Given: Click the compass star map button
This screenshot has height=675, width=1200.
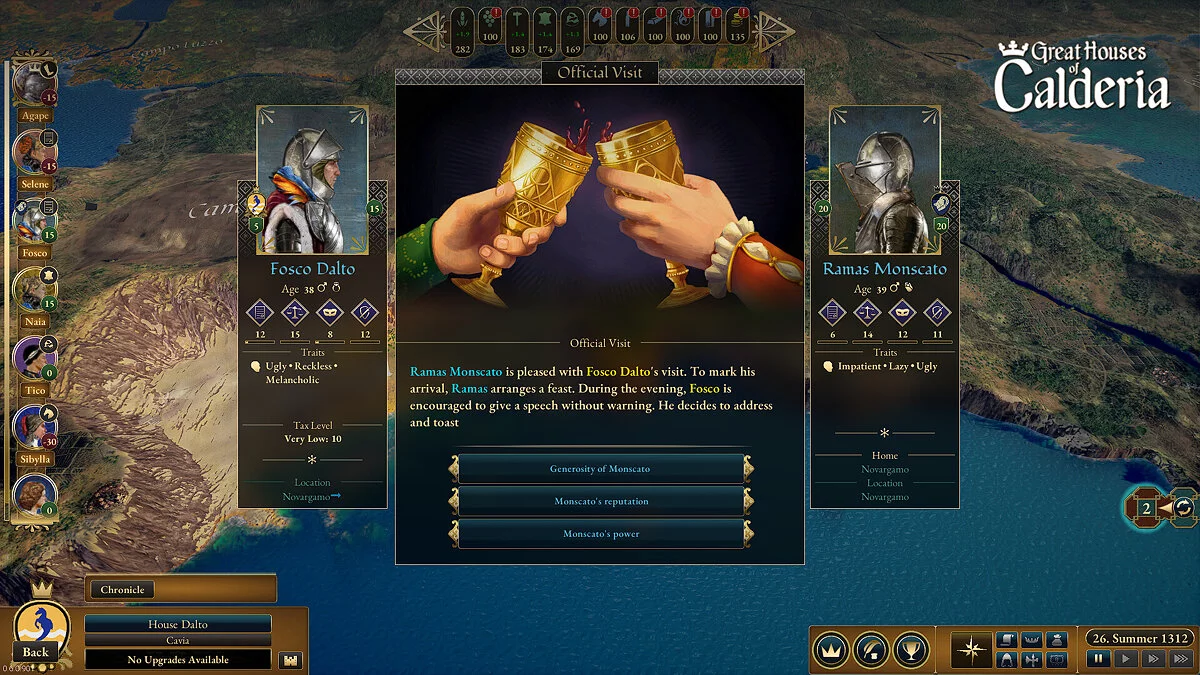Looking at the screenshot, I should (x=969, y=650).
